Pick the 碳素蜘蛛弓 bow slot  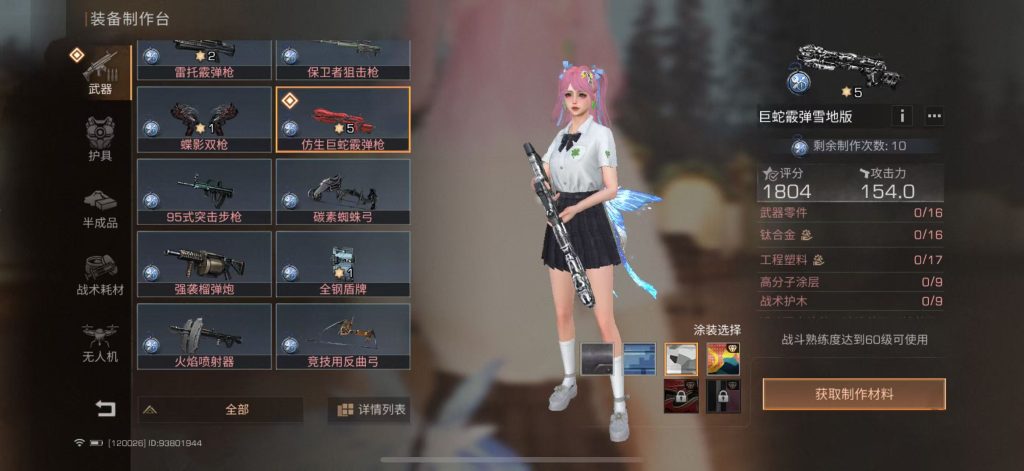343,192
